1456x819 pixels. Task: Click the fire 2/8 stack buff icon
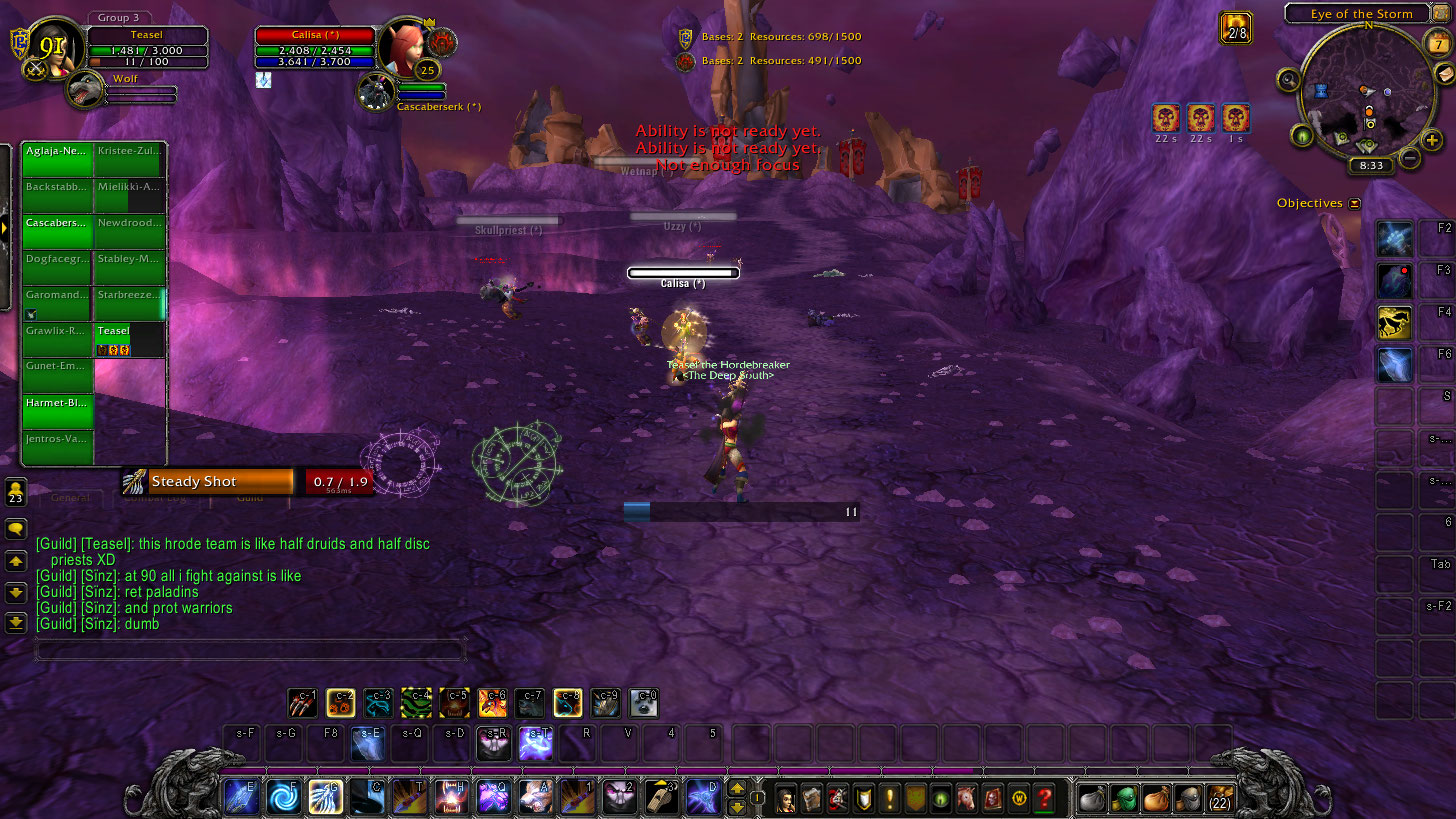[1236, 27]
